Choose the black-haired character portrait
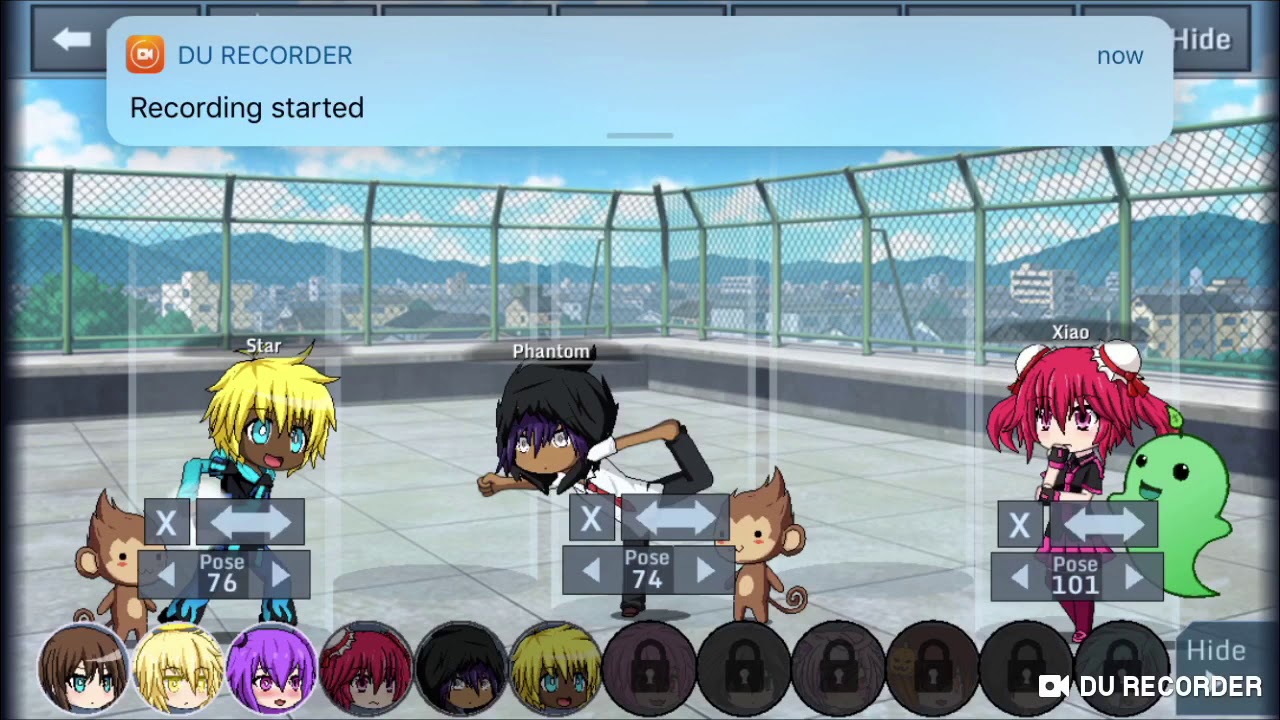Image resolution: width=1280 pixels, height=720 pixels. click(x=460, y=668)
